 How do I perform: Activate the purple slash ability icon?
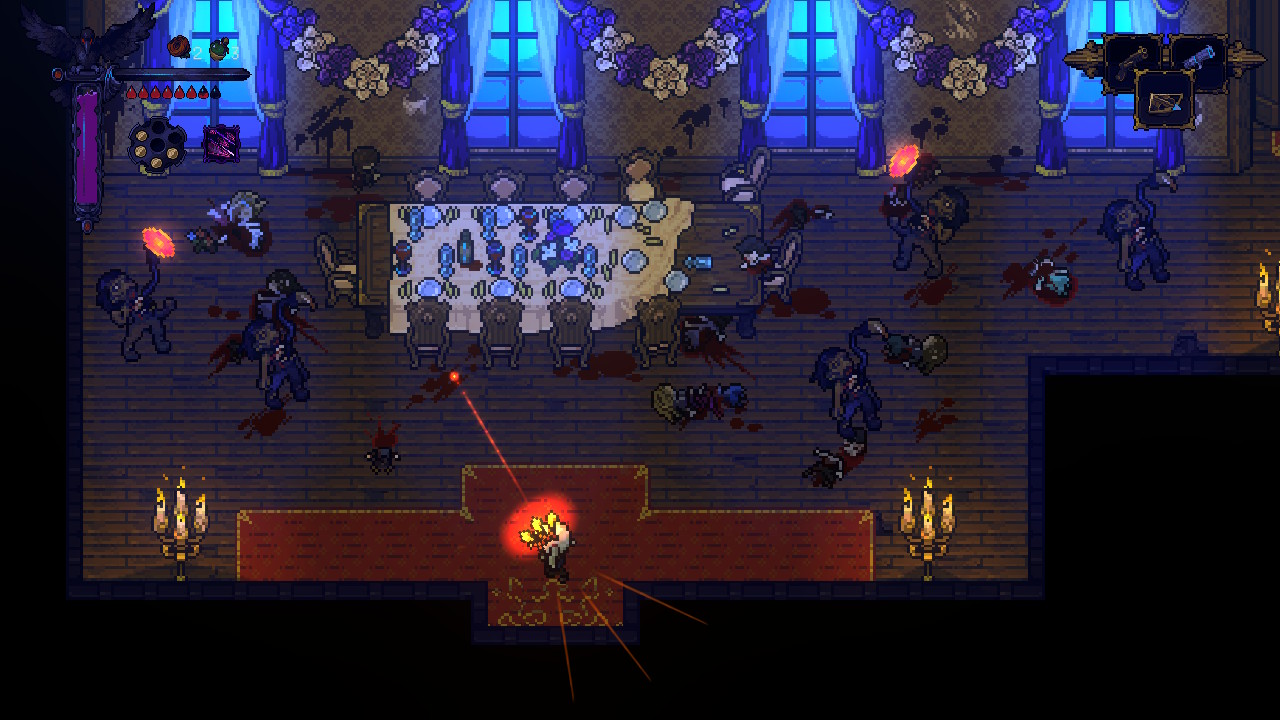(x=221, y=143)
